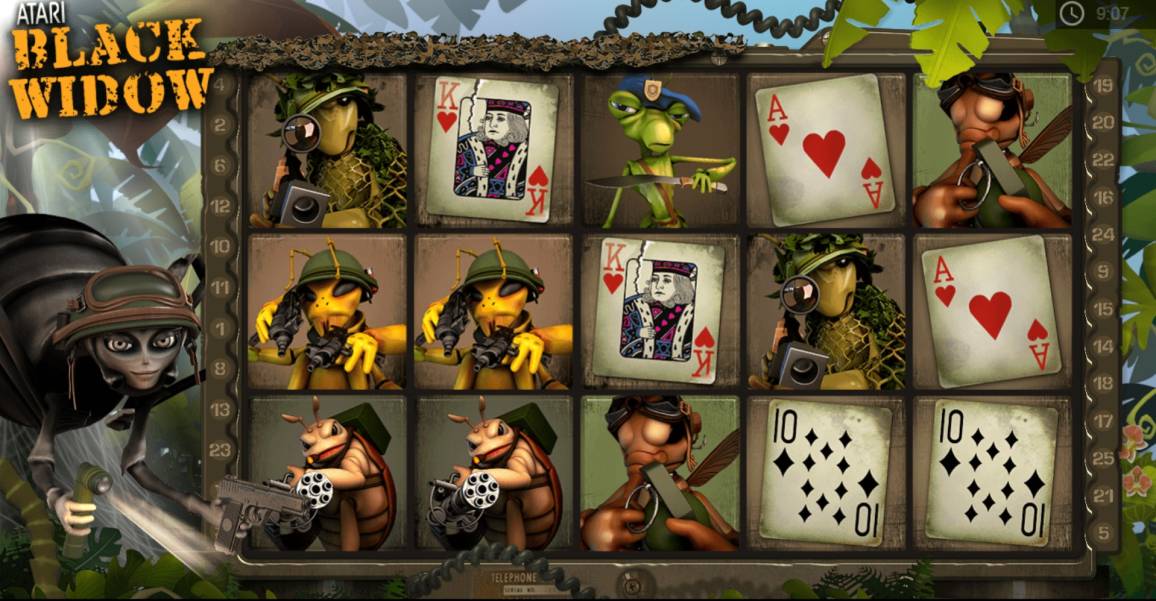The height and width of the screenshot is (601, 1156).
Task: Highlight payline number 12
Action: (219, 205)
